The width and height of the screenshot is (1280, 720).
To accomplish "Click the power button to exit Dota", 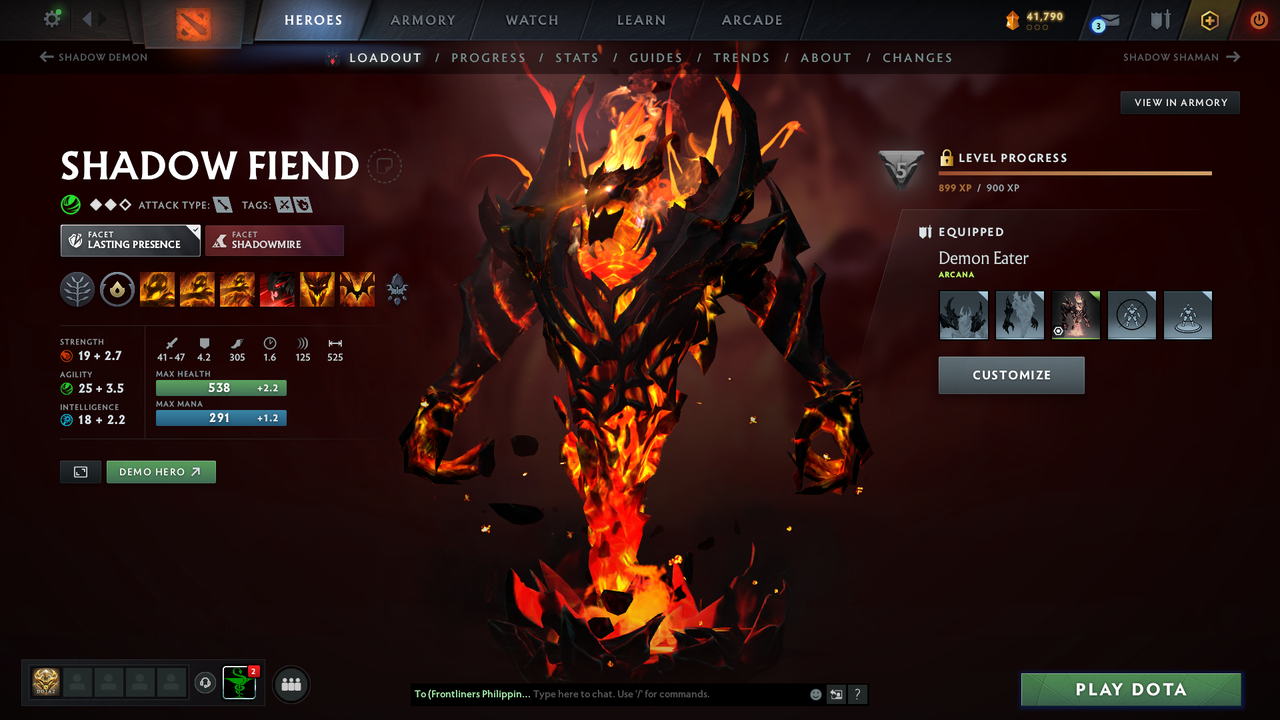I will coord(1258,19).
